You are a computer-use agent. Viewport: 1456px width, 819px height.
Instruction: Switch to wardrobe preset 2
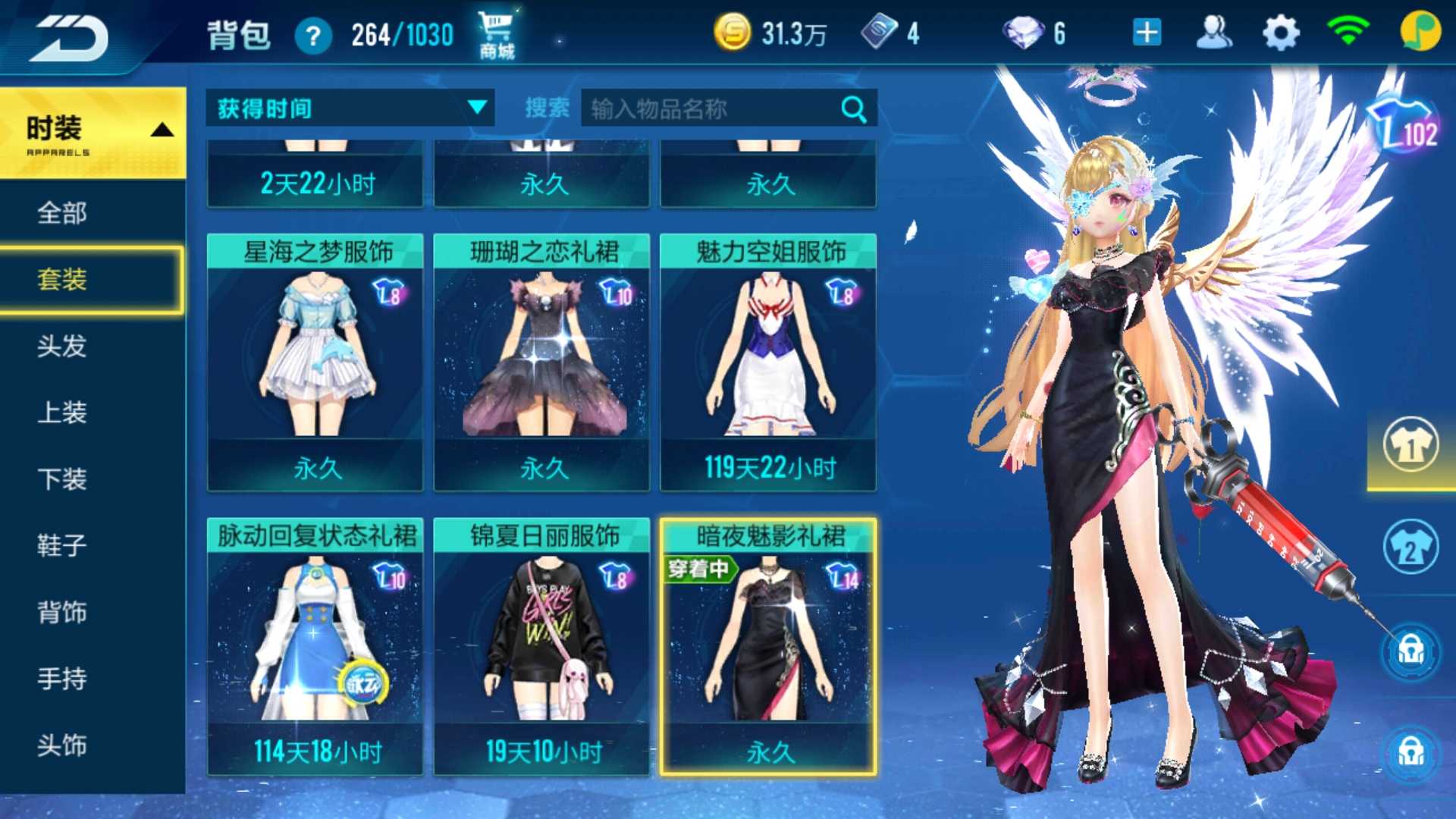(x=1410, y=548)
